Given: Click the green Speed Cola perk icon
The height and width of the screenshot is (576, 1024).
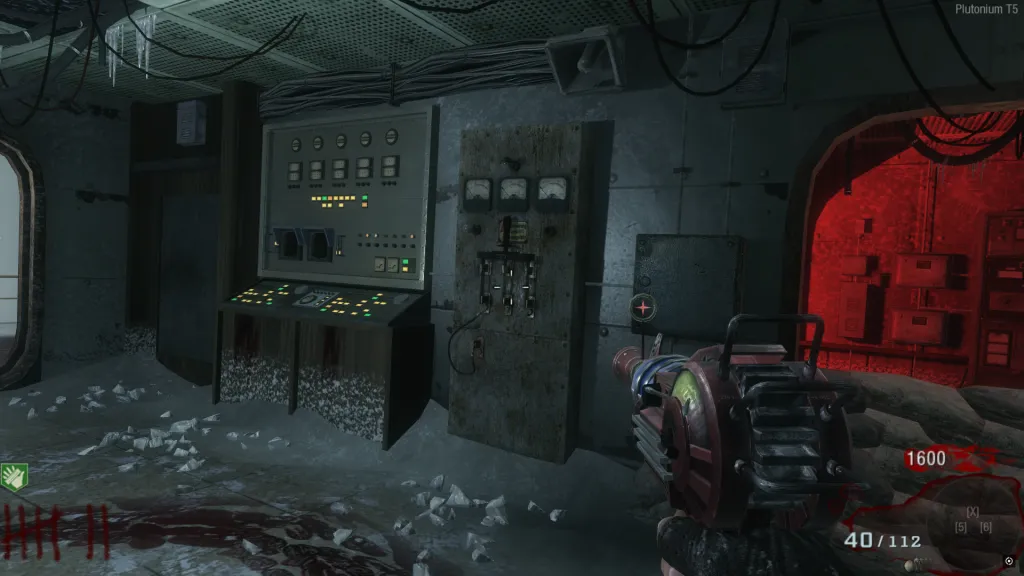Looking at the screenshot, I should [x=13, y=476].
